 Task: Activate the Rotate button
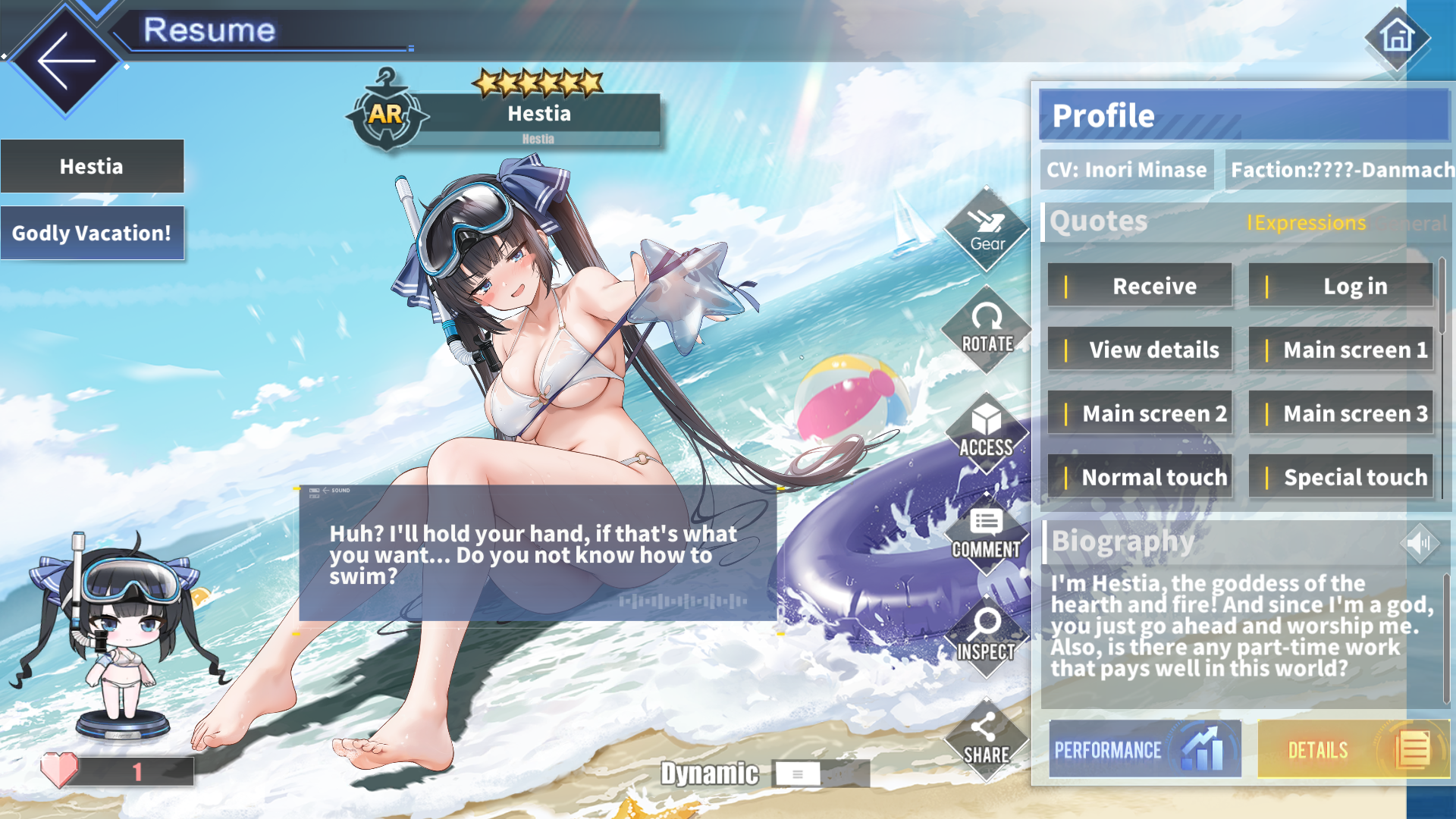point(987,330)
